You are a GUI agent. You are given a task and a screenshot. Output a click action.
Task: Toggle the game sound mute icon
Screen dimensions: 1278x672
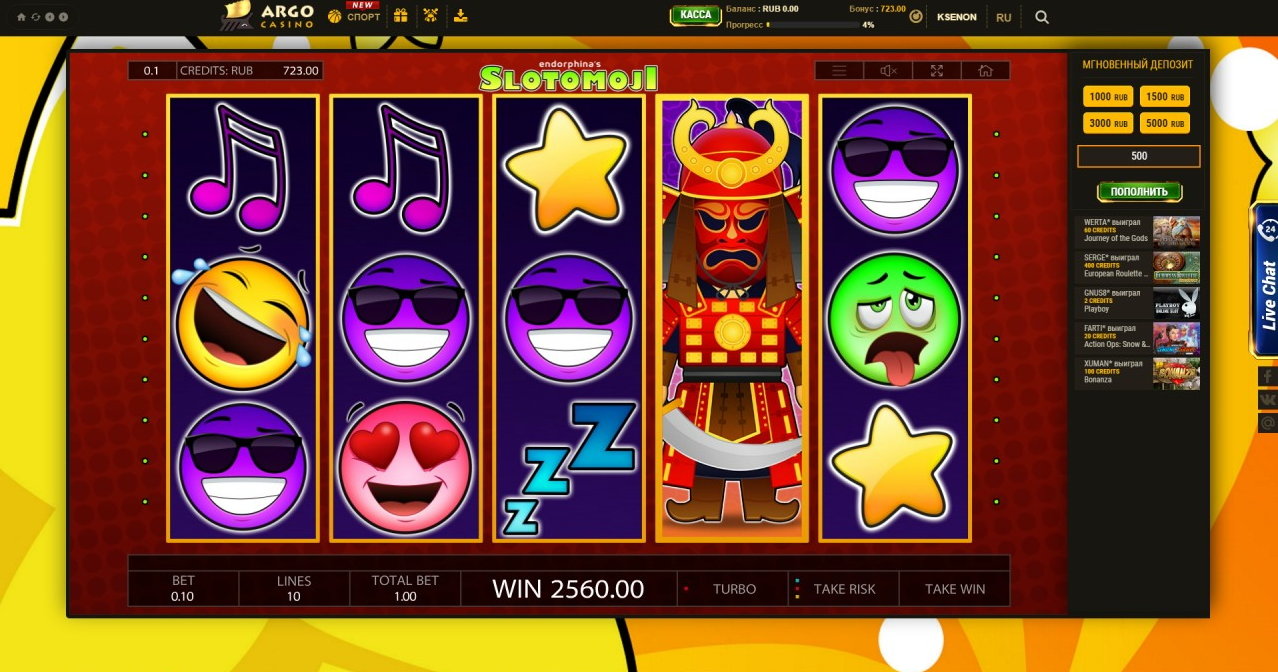(x=888, y=71)
